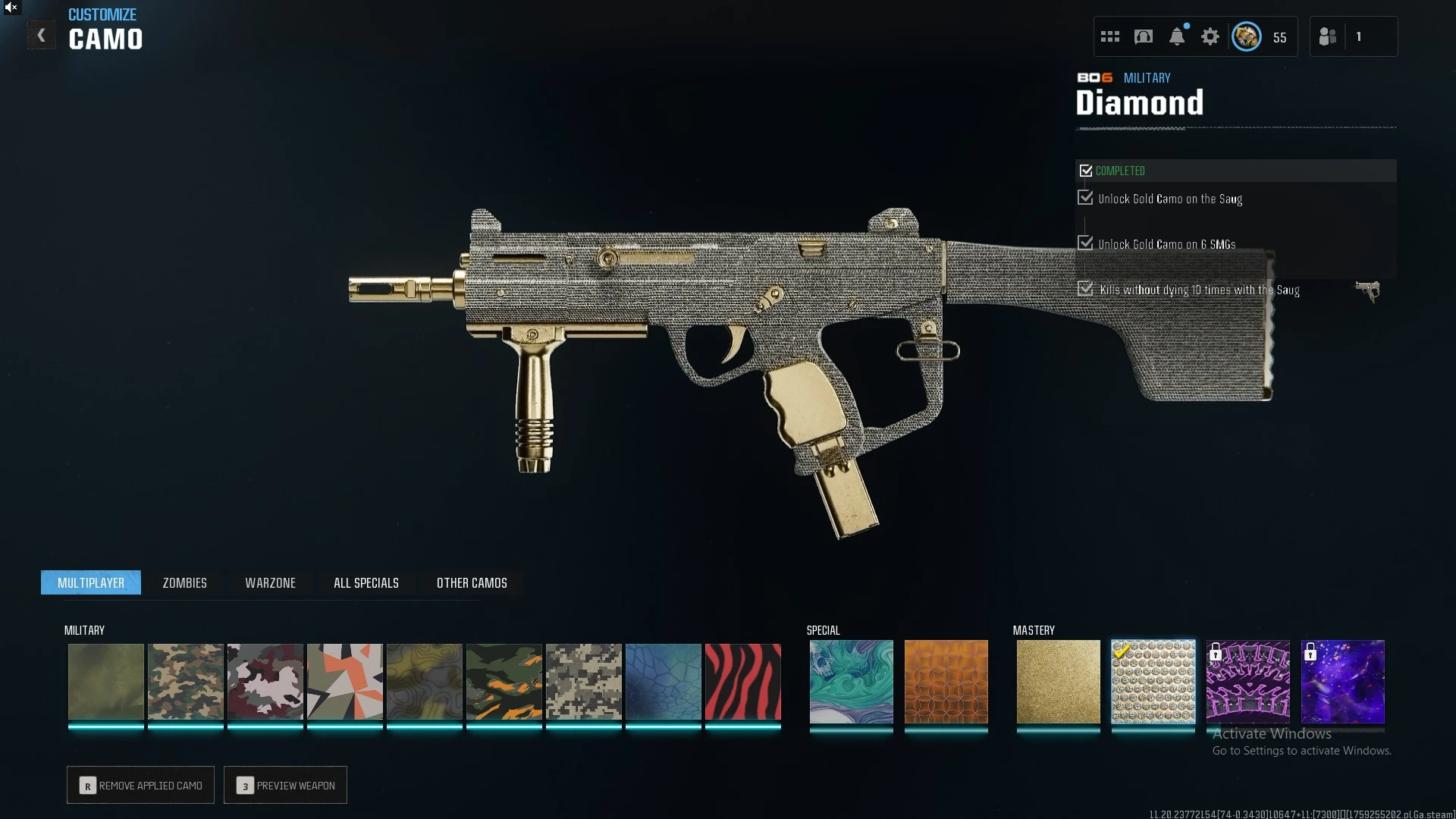Go back using the arrow button
Viewport: 1456px width, 819px height.
42,36
